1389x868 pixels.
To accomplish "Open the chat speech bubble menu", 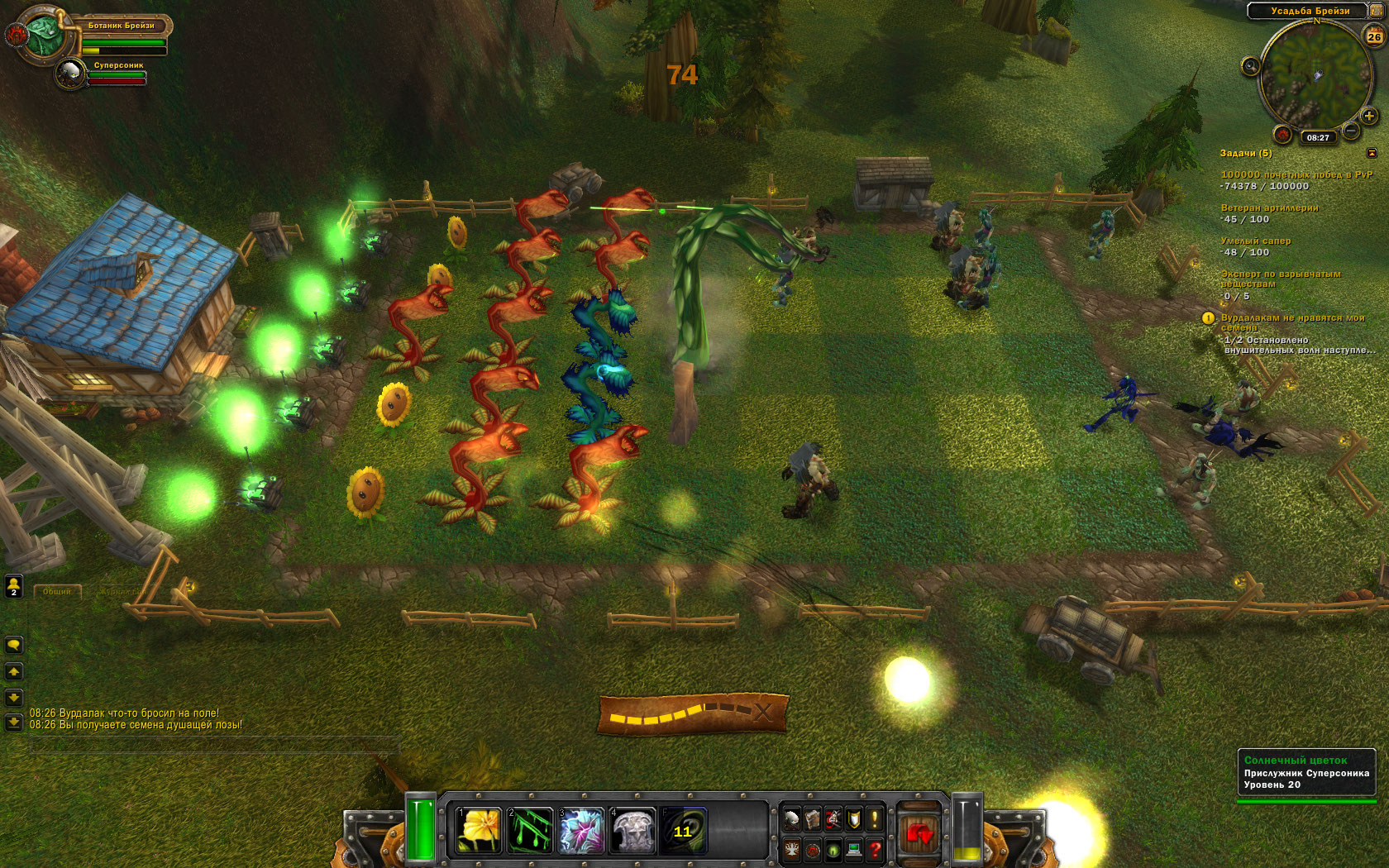I will click(x=13, y=645).
